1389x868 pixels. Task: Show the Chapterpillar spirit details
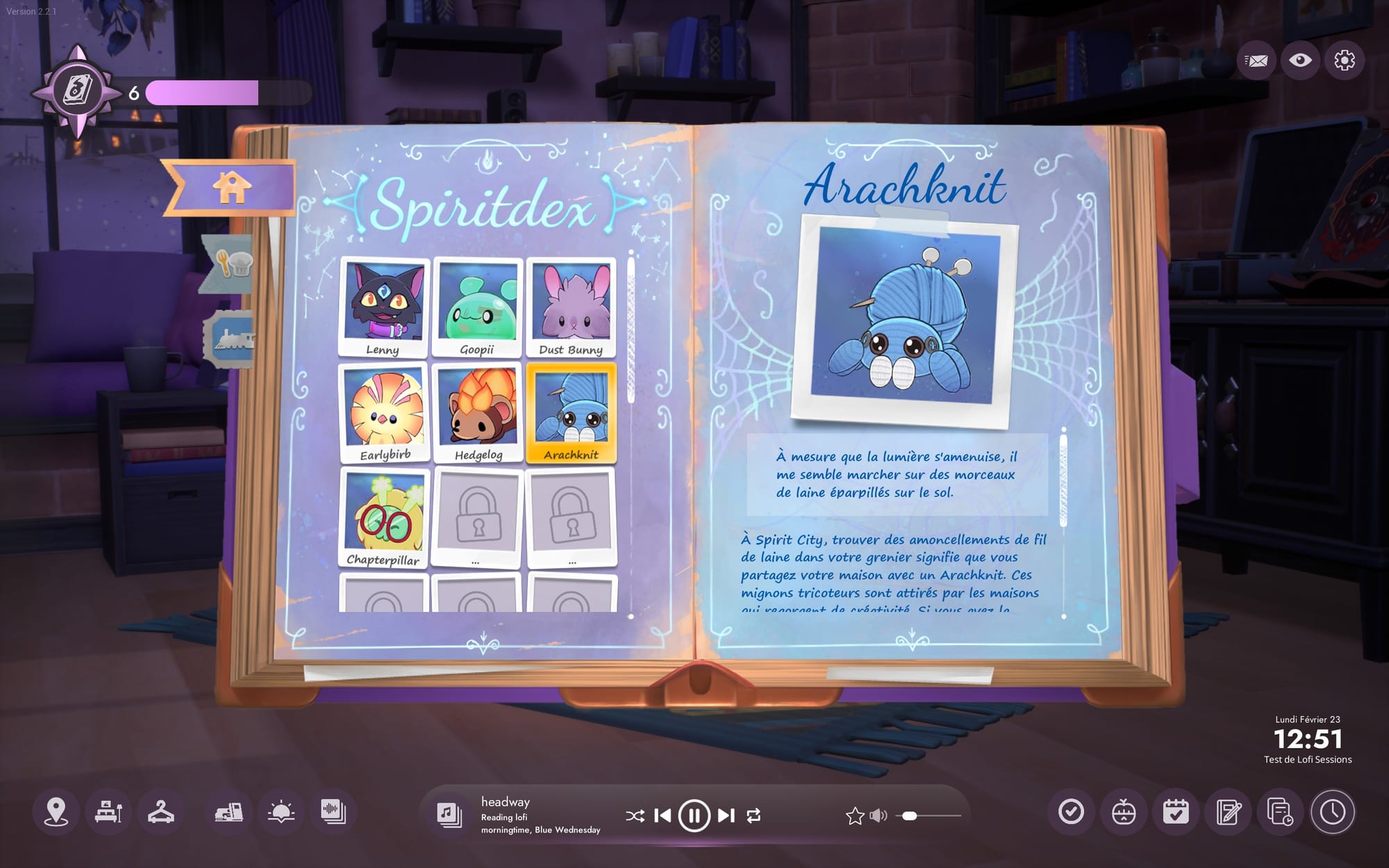384,518
